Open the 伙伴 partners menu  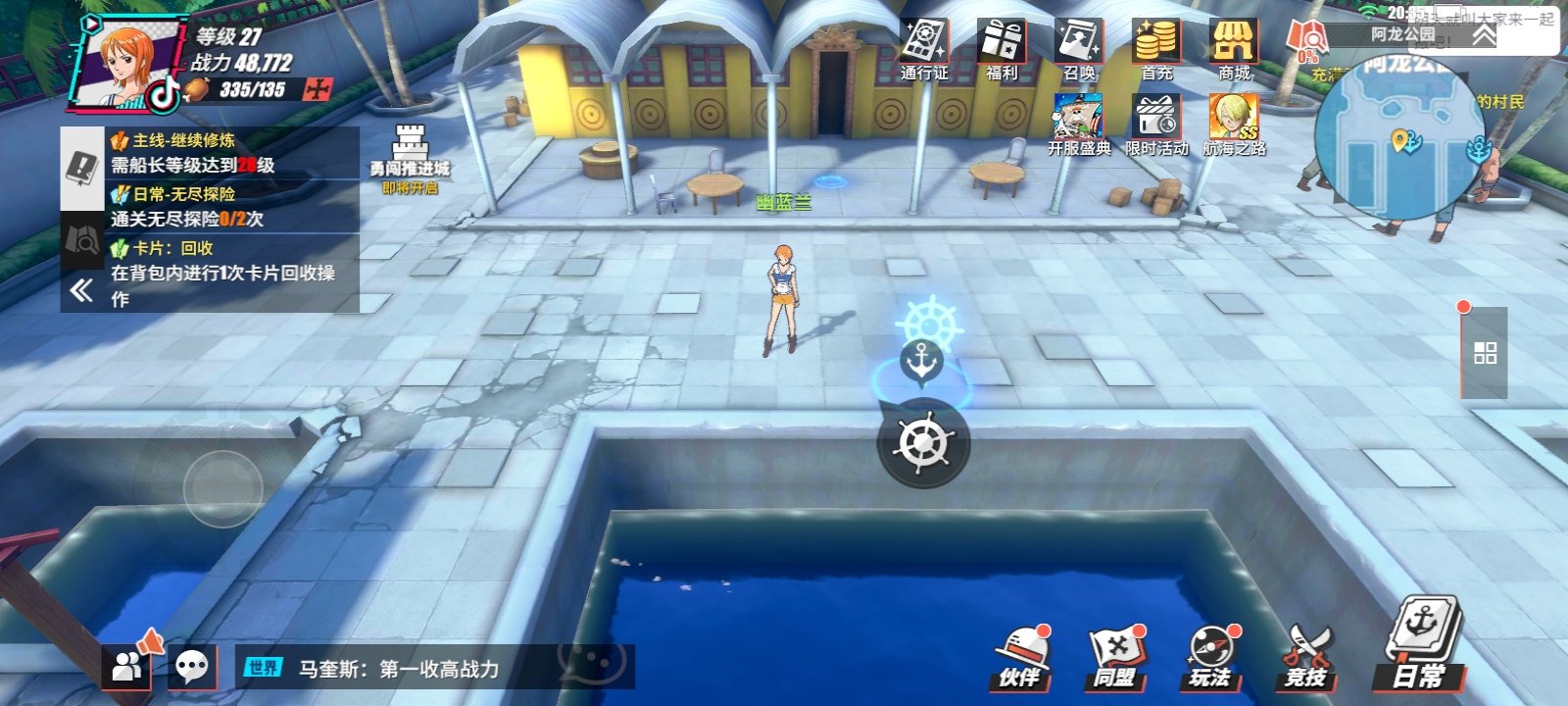[1021, 657]
